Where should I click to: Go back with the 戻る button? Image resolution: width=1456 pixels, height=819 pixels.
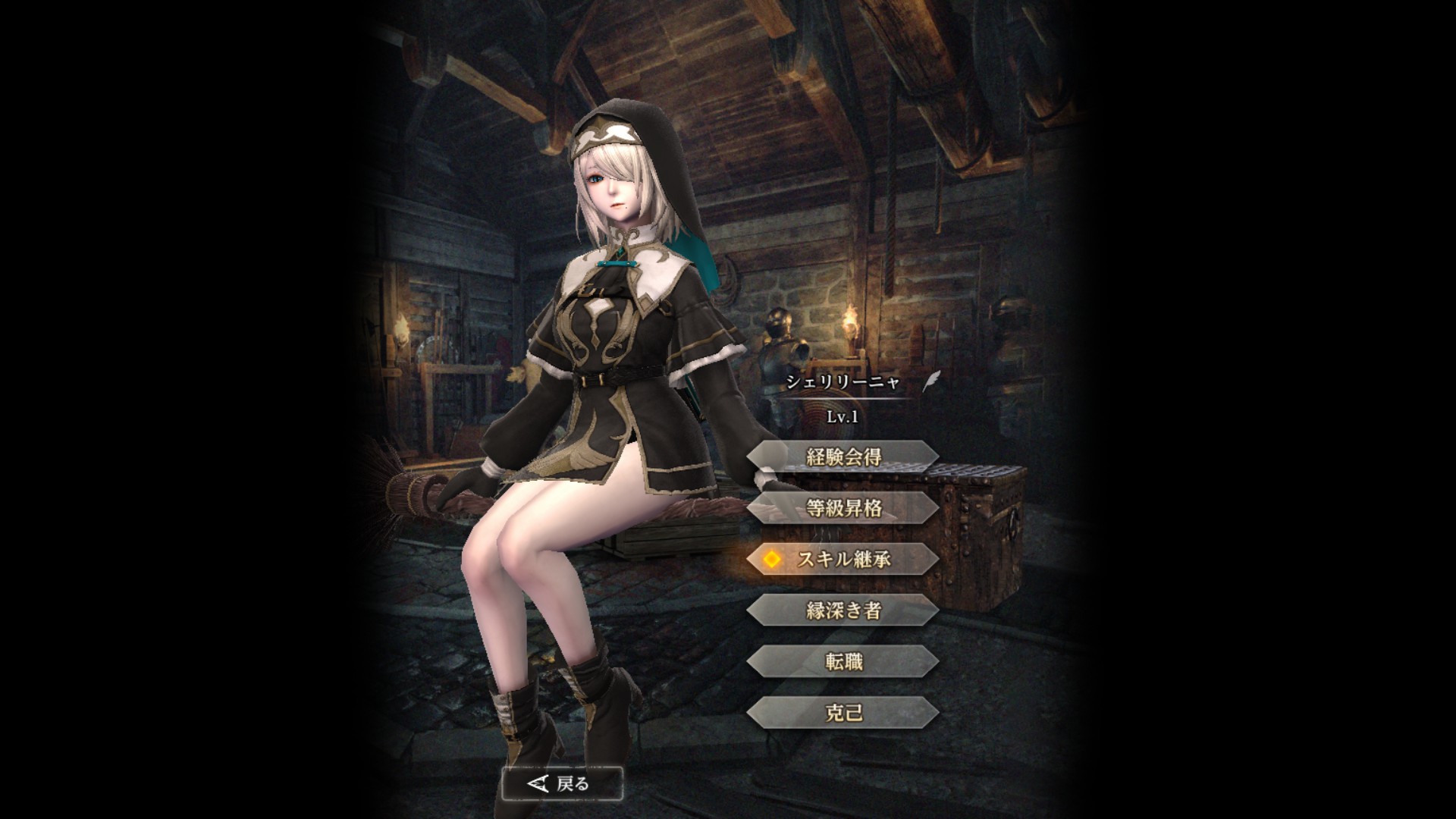(x=562, y=783)
